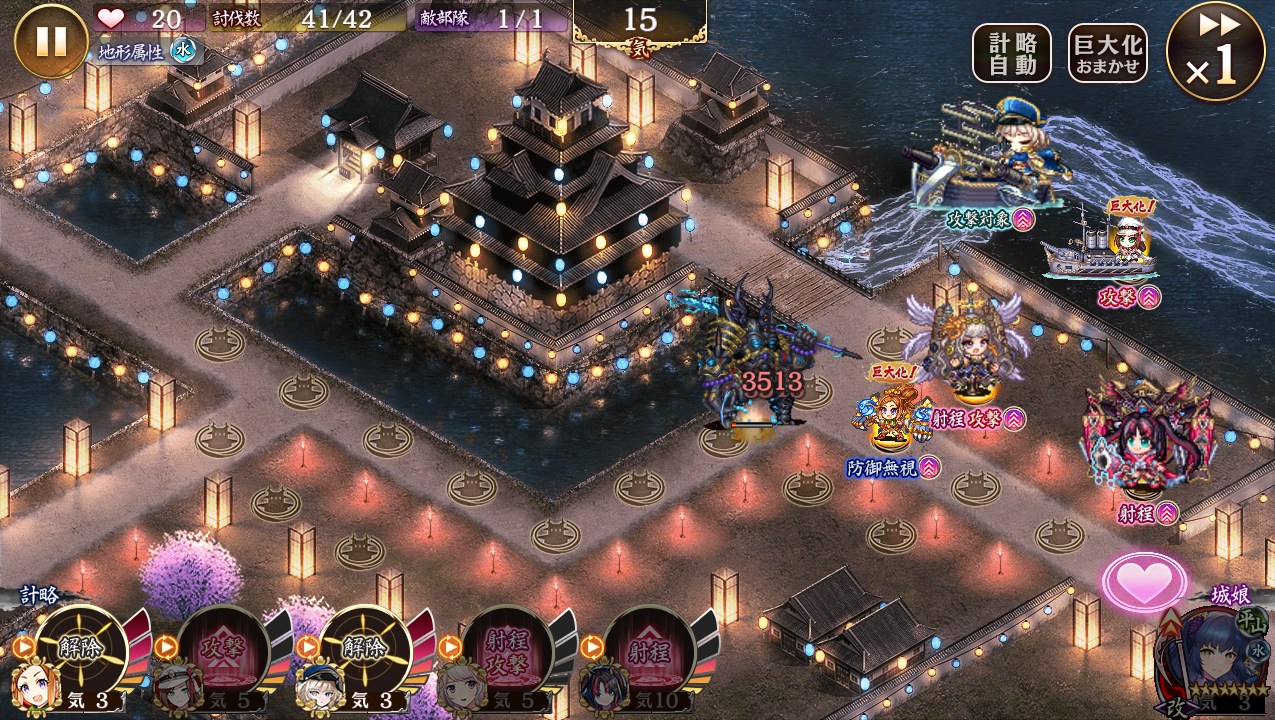Pause the battle

(x=51, y=41)
